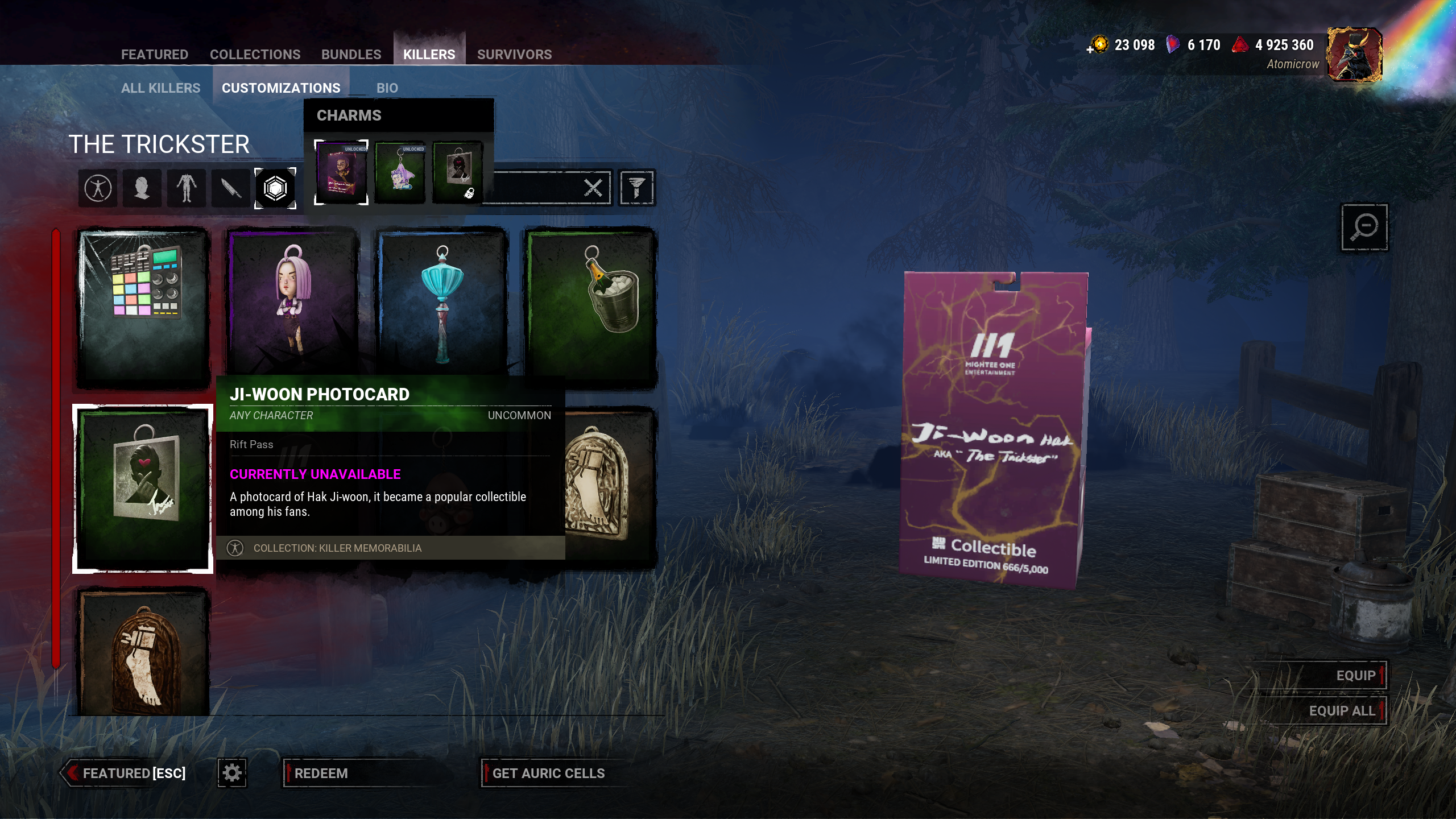Choose the head customization category icon
The height and width of the screenshot is (819, 1456).
click(142, 188)
